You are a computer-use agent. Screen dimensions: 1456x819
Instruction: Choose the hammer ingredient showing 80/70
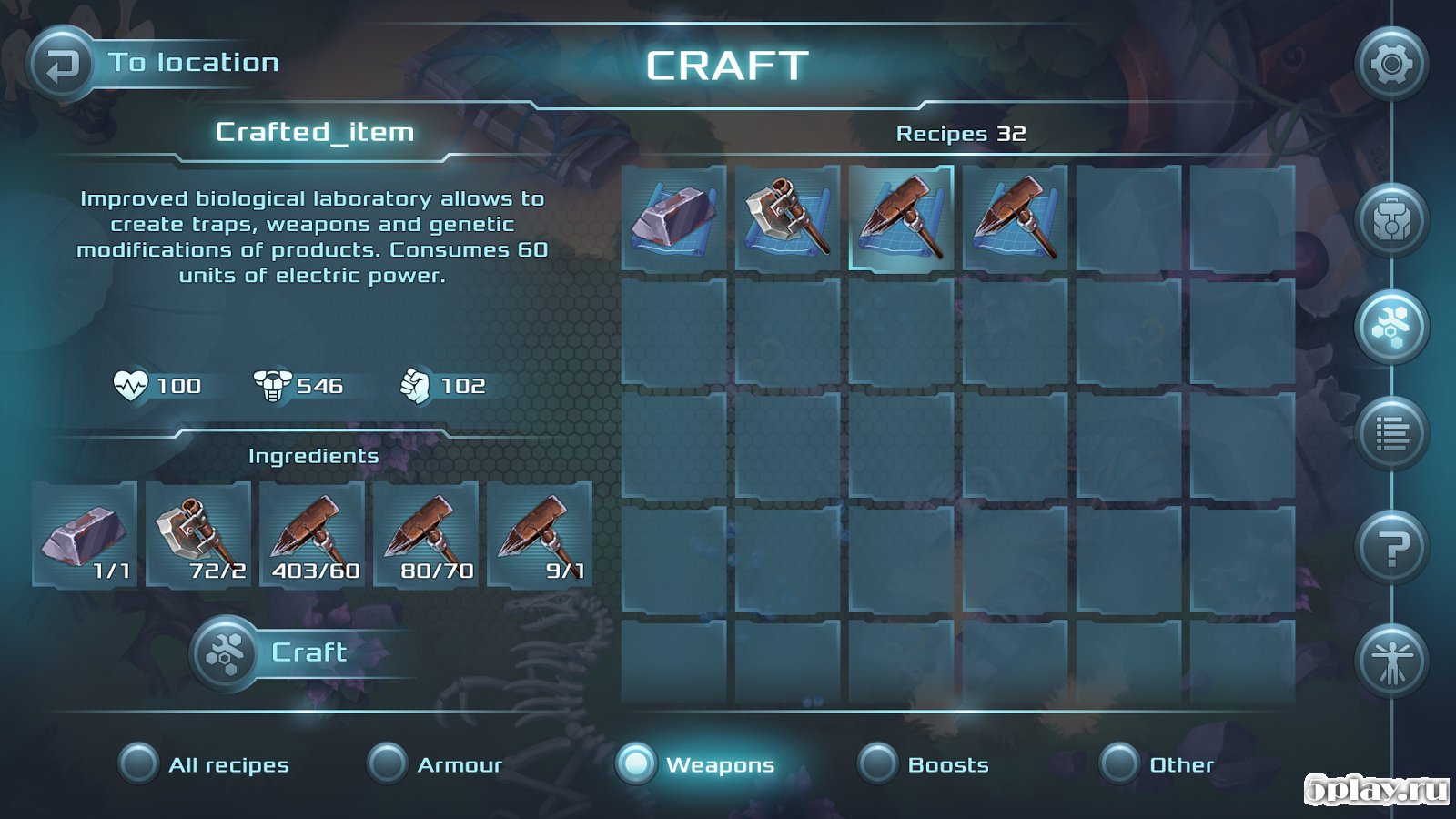coord(426,535)
